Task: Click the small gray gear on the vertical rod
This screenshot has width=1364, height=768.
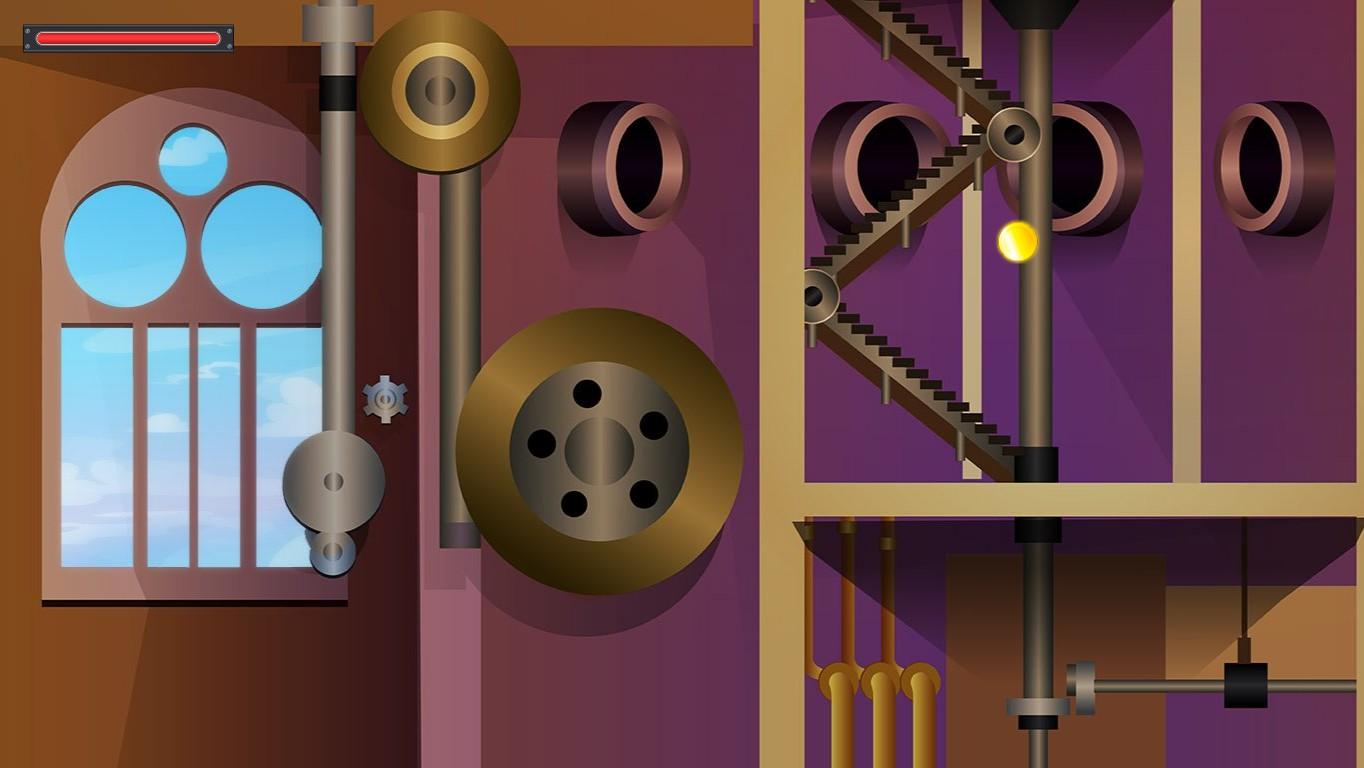Action: (x=384, y=398)
